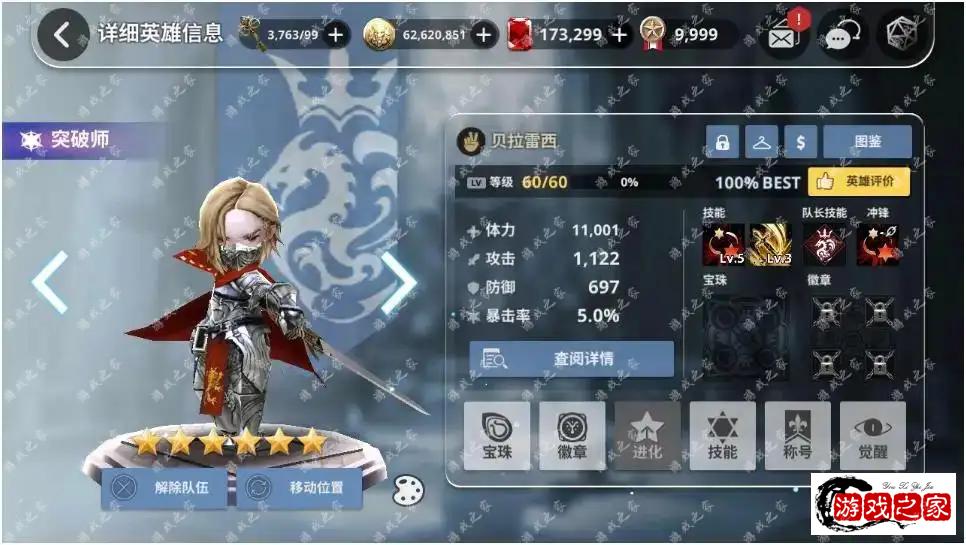The width and height of the screenshot is (966, 545).
Task: Sell the hero with the dollar button
Action: 800,143
